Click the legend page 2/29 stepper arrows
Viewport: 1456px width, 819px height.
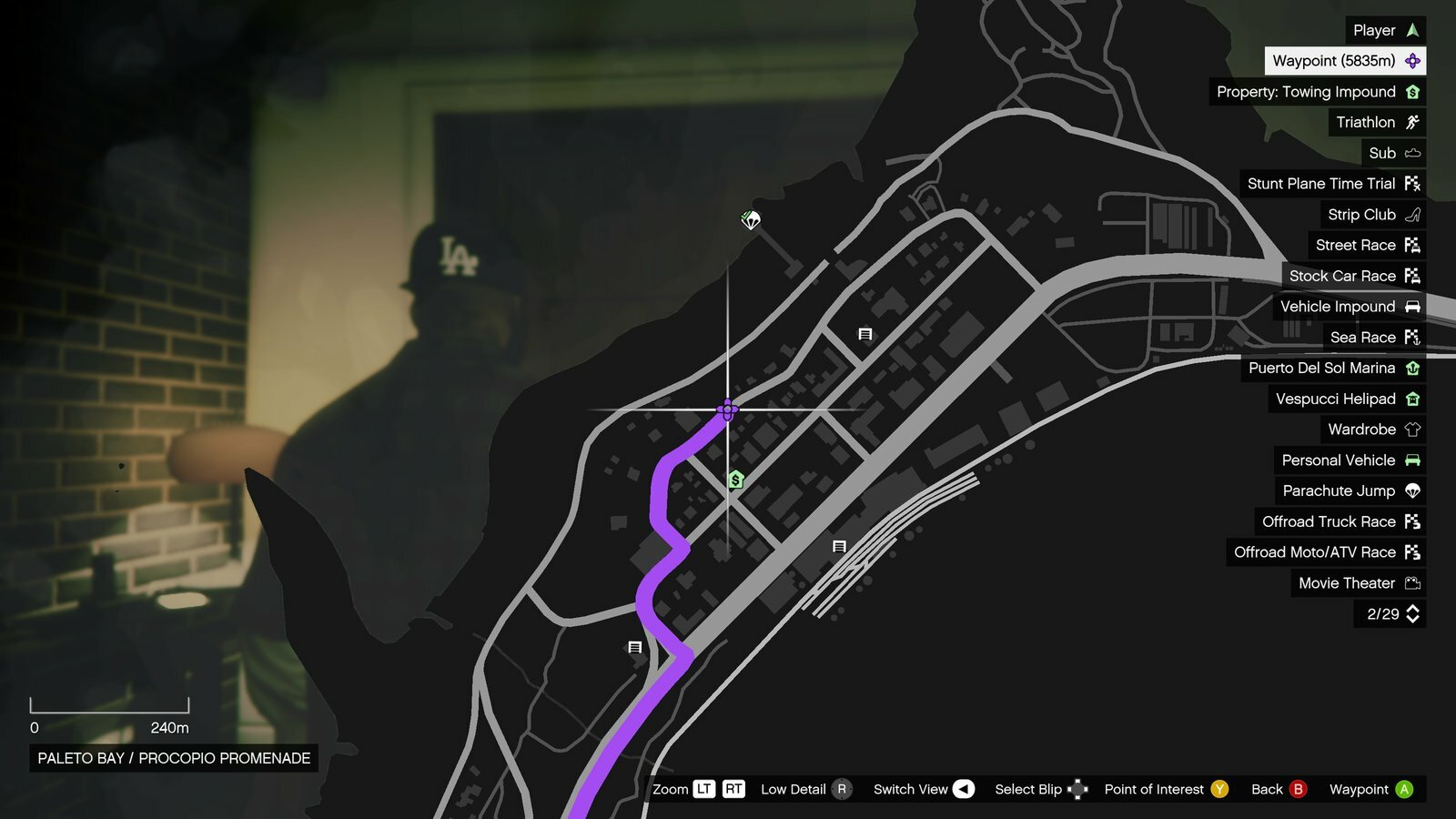pyautogui.click(x=1412, y=614)
